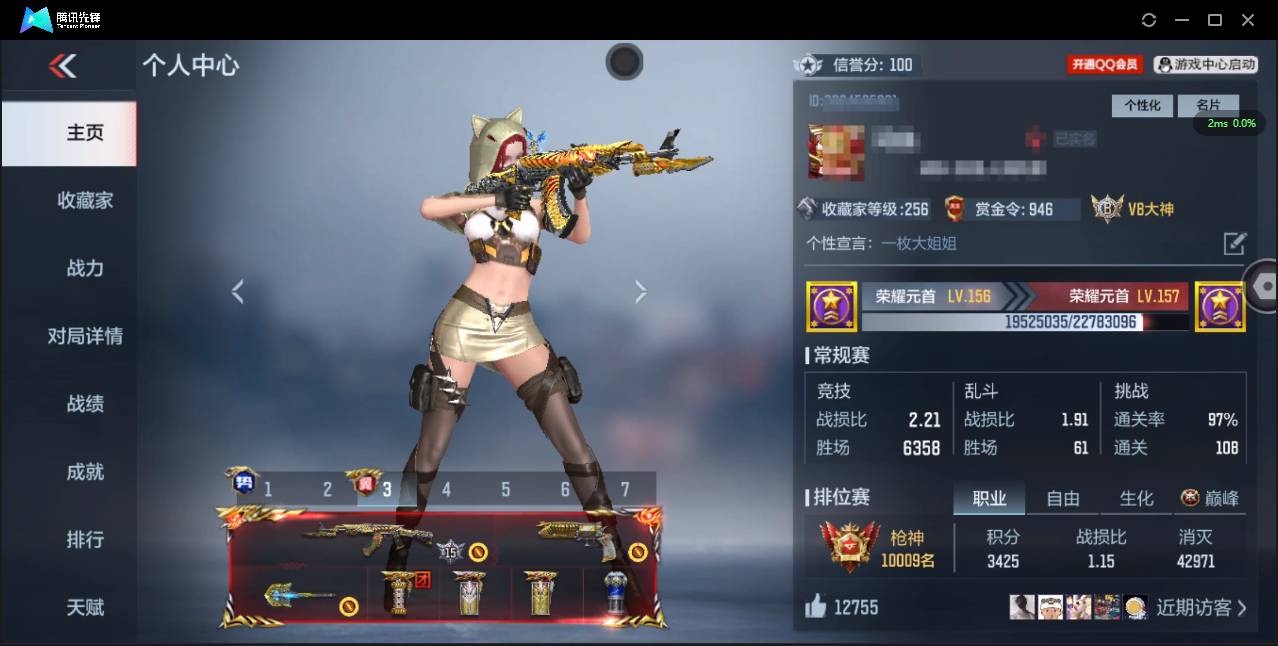Switch to the 战力 menu entry

click(85, 268)
